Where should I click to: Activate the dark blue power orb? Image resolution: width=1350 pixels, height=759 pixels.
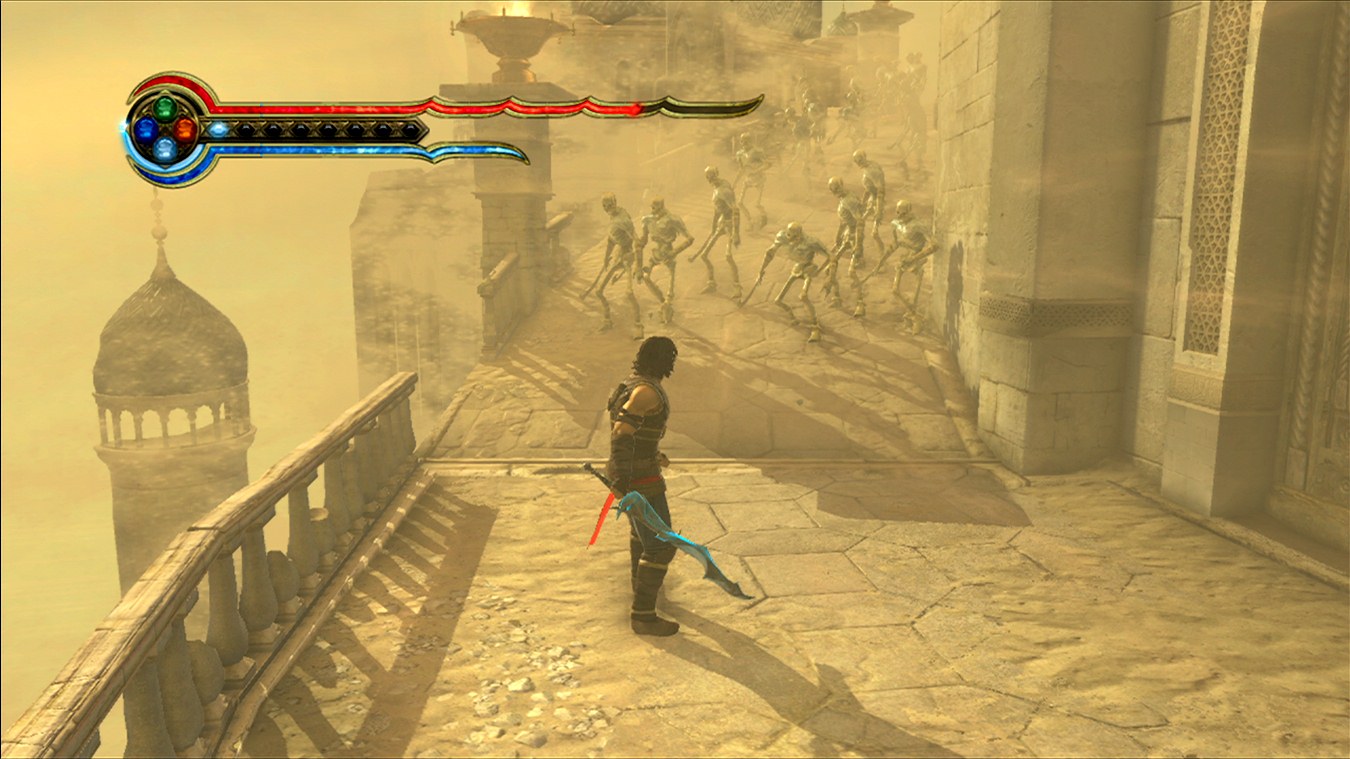(x=146, y=128)
